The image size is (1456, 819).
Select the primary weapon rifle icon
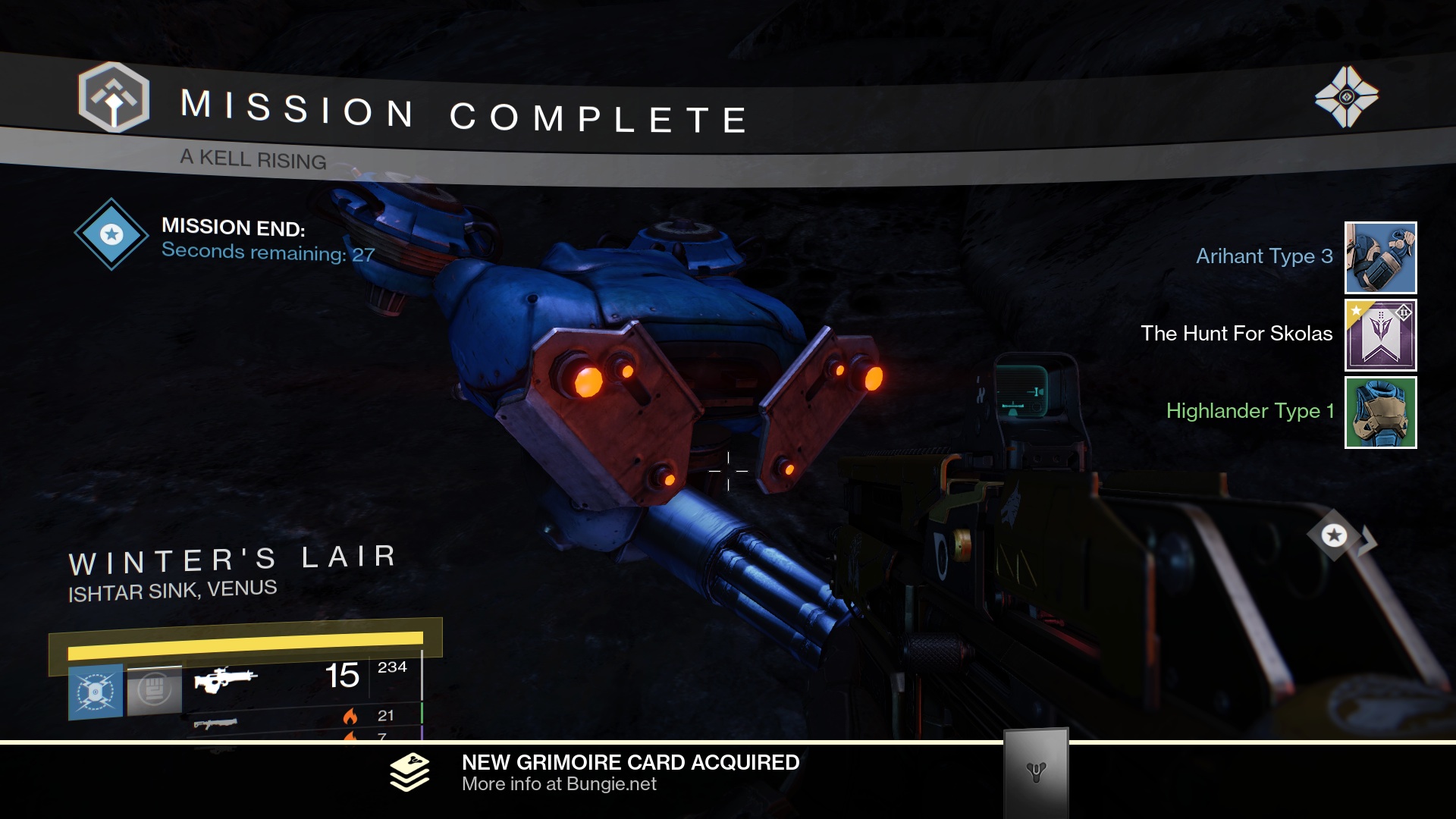pos(225,678)
